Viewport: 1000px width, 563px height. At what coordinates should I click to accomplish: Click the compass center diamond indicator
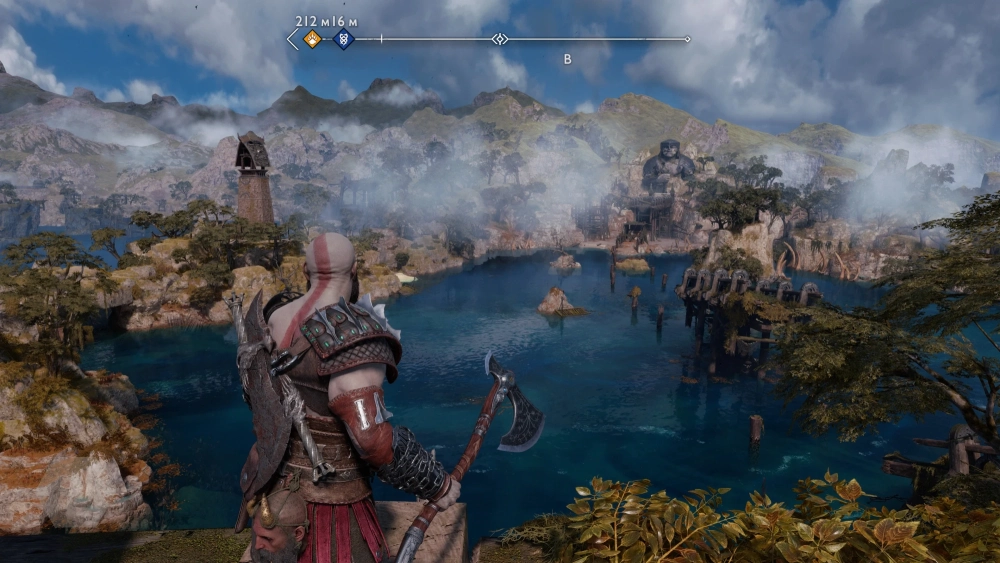point(500,39)
